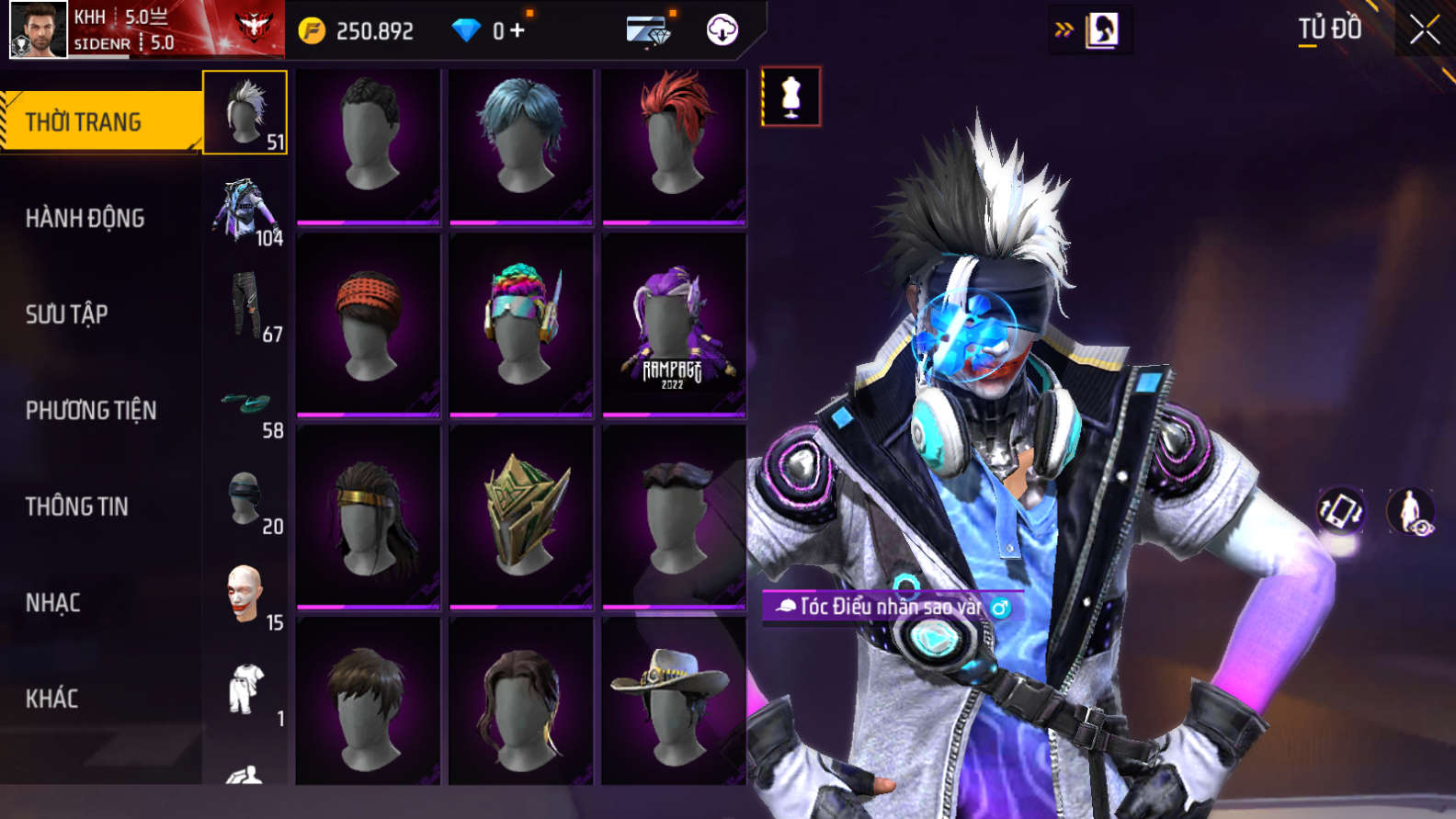Switch to the HÀNH ĐỘNG tab

pos(85,219)
